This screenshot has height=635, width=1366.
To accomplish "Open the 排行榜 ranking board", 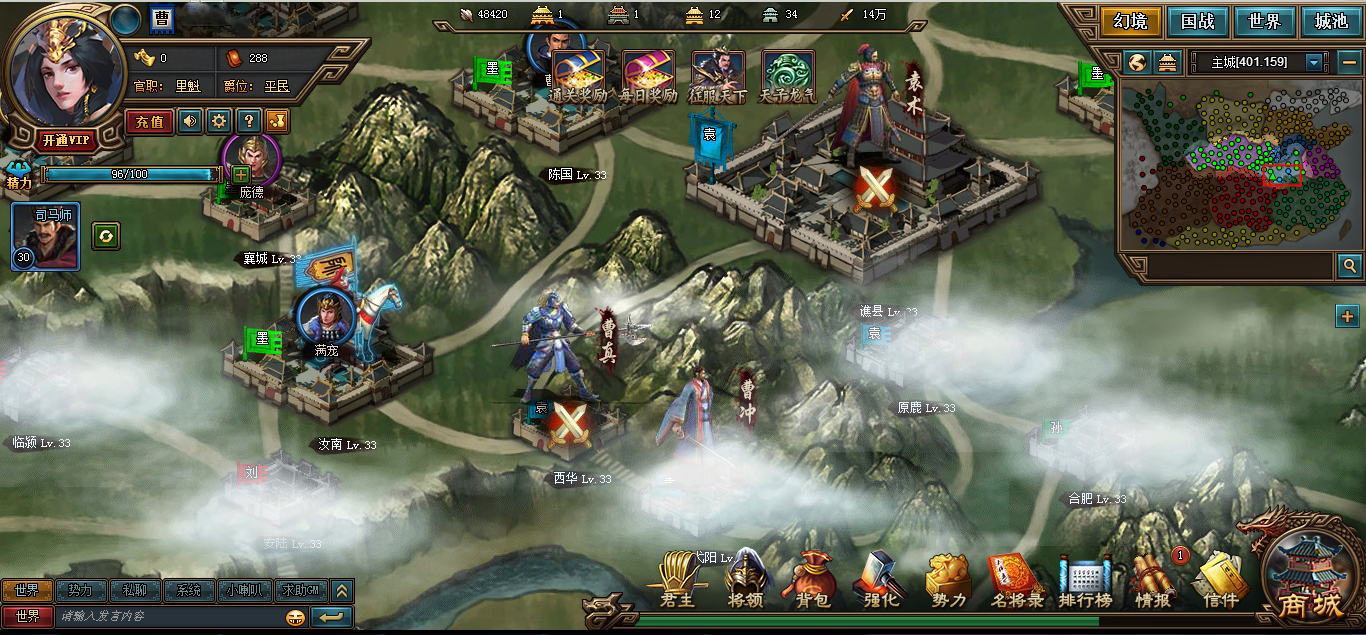I will (1085, 582).
